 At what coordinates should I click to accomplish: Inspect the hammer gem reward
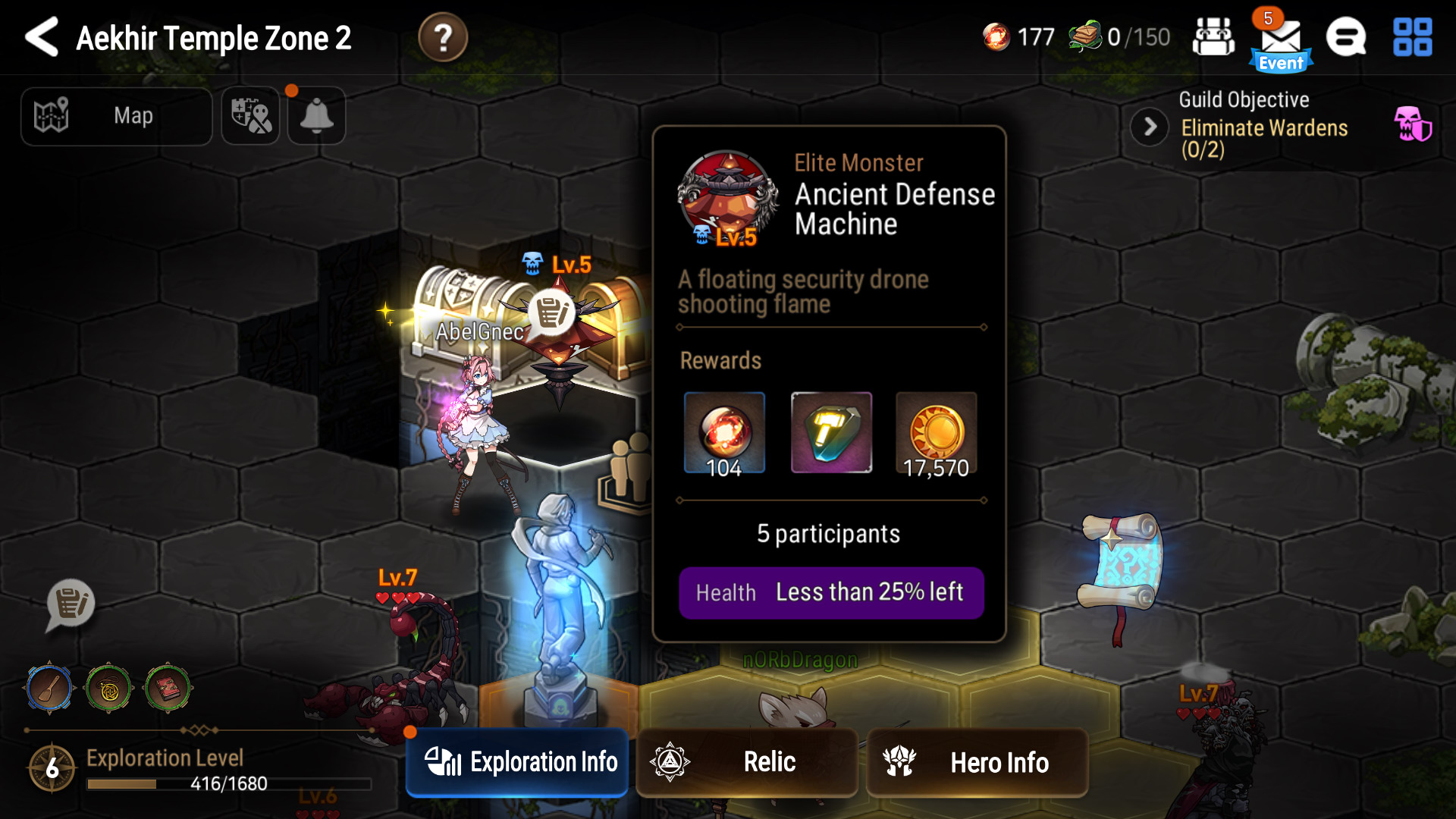pos(831,433)
